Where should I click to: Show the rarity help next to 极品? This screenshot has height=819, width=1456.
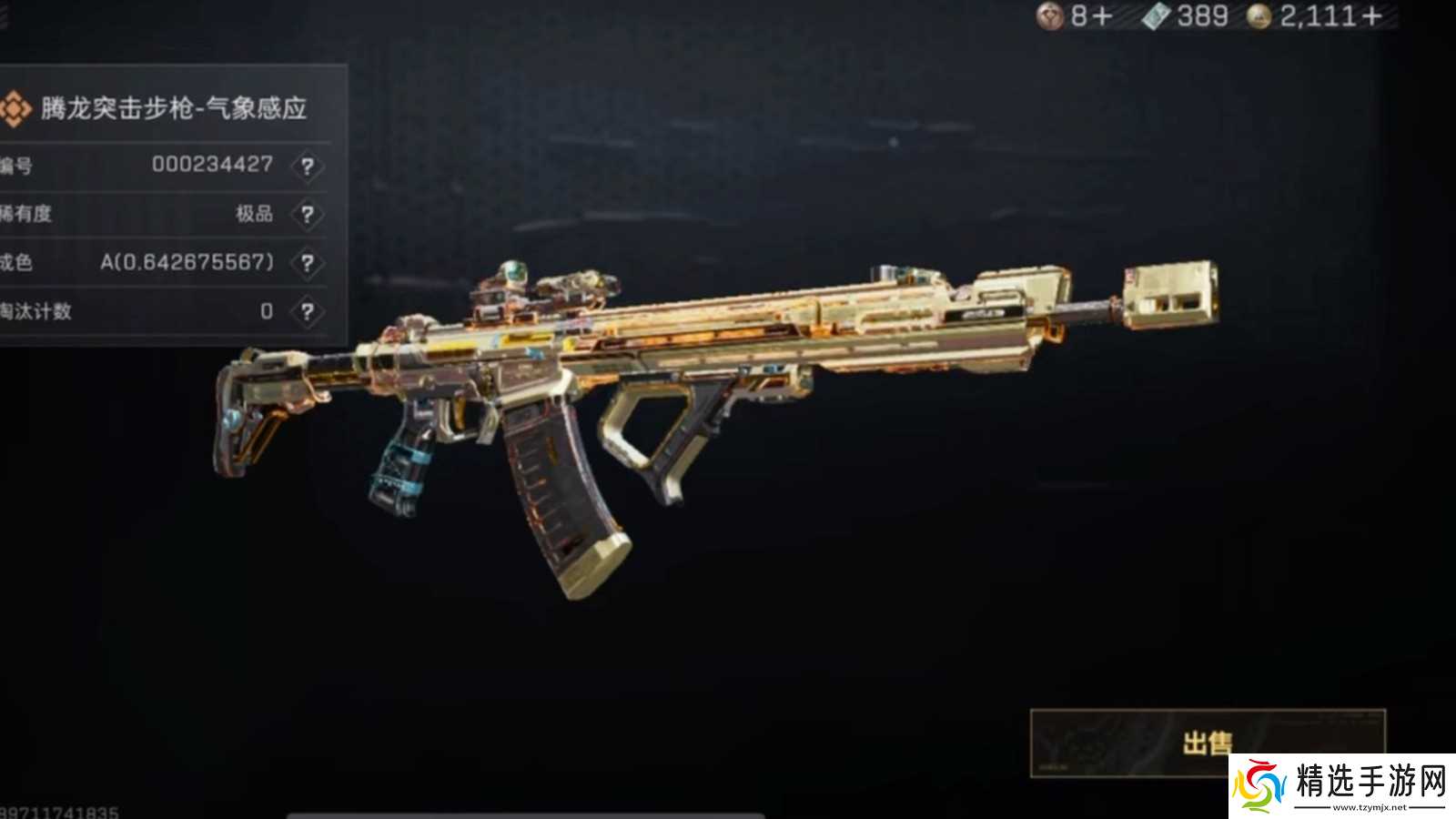coord(308,214)
